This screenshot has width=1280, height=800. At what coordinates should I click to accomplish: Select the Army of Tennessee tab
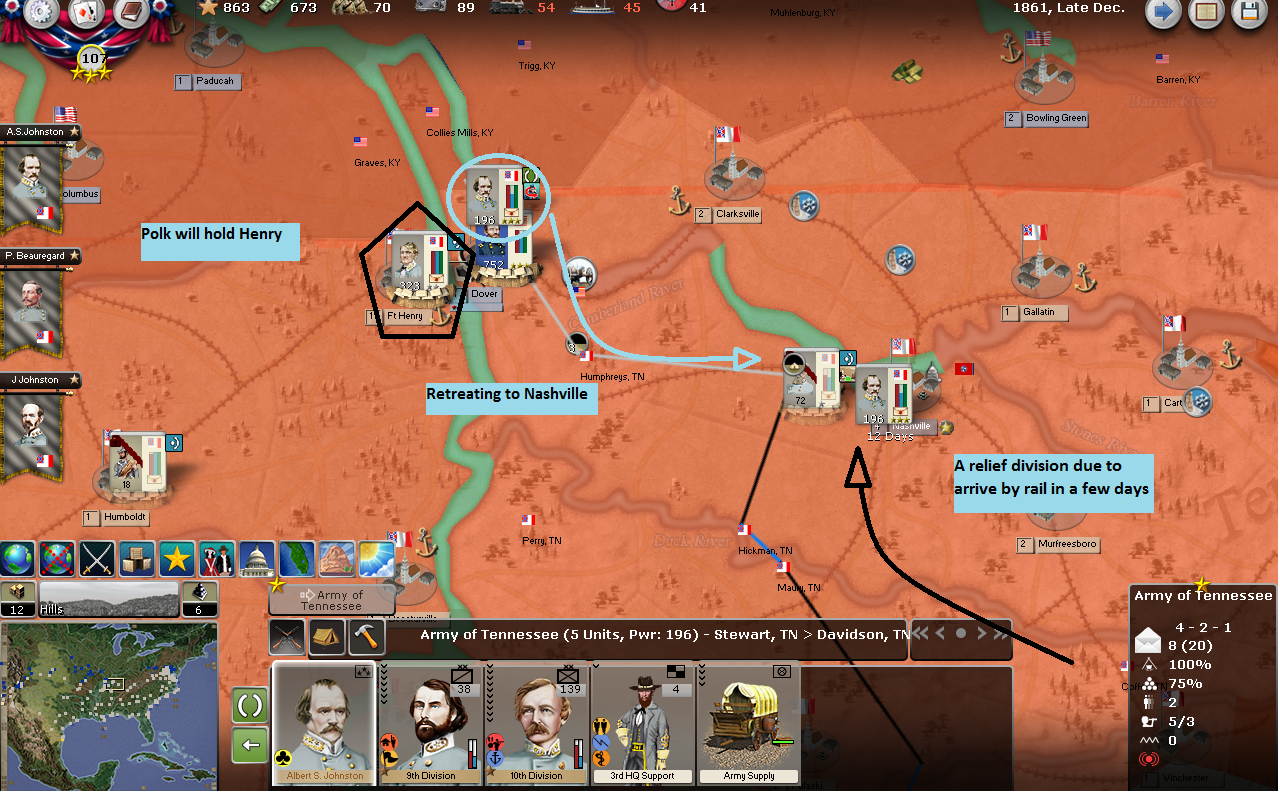[331, 600]
